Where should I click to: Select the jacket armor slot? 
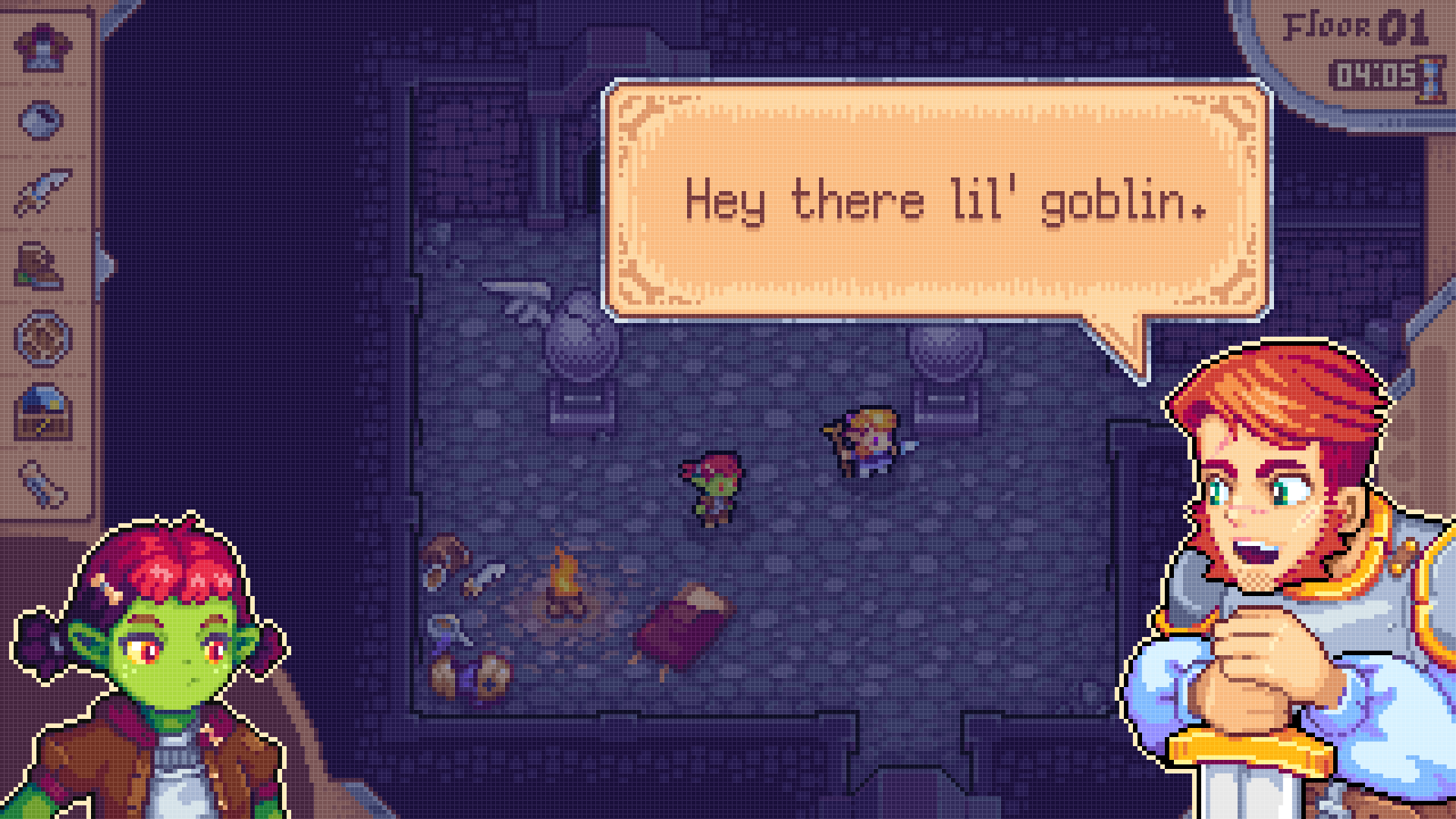point(42,47)
